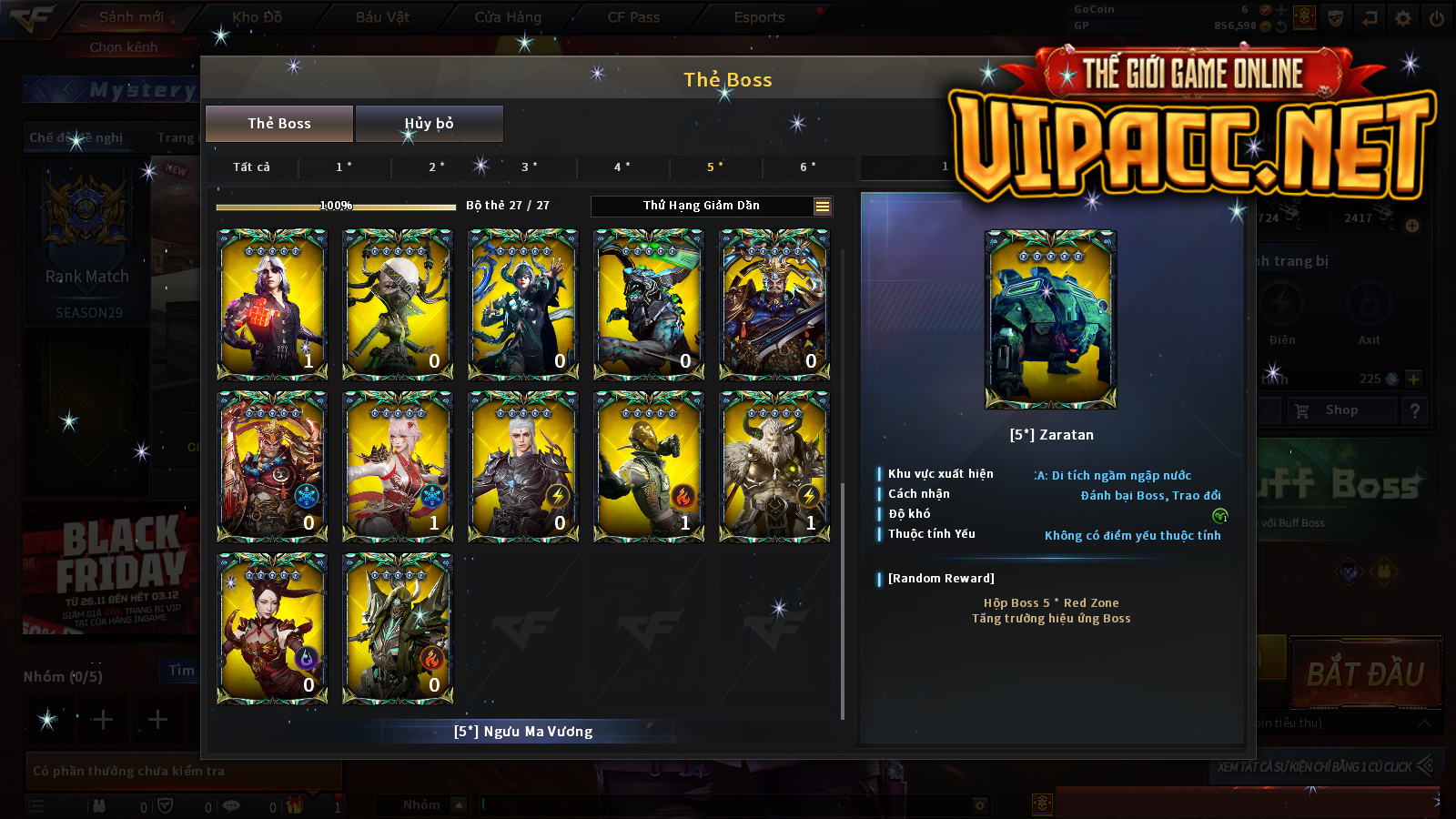Choose the white bull demon boss card

[x=774, y=466]
